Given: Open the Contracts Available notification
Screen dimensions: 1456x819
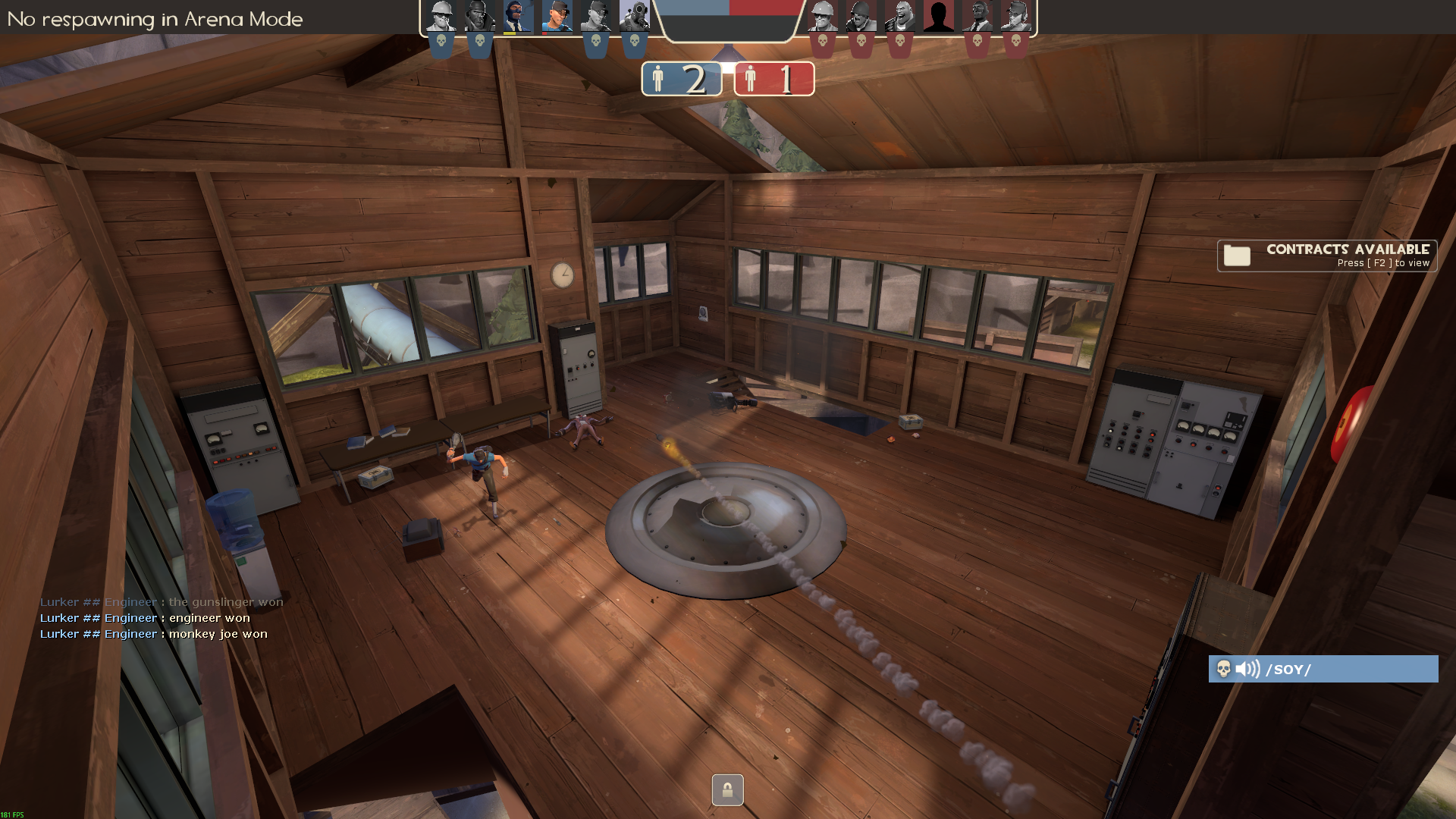Looking at the screenshot, I should pyautogui.click(x=1326, y=256).
